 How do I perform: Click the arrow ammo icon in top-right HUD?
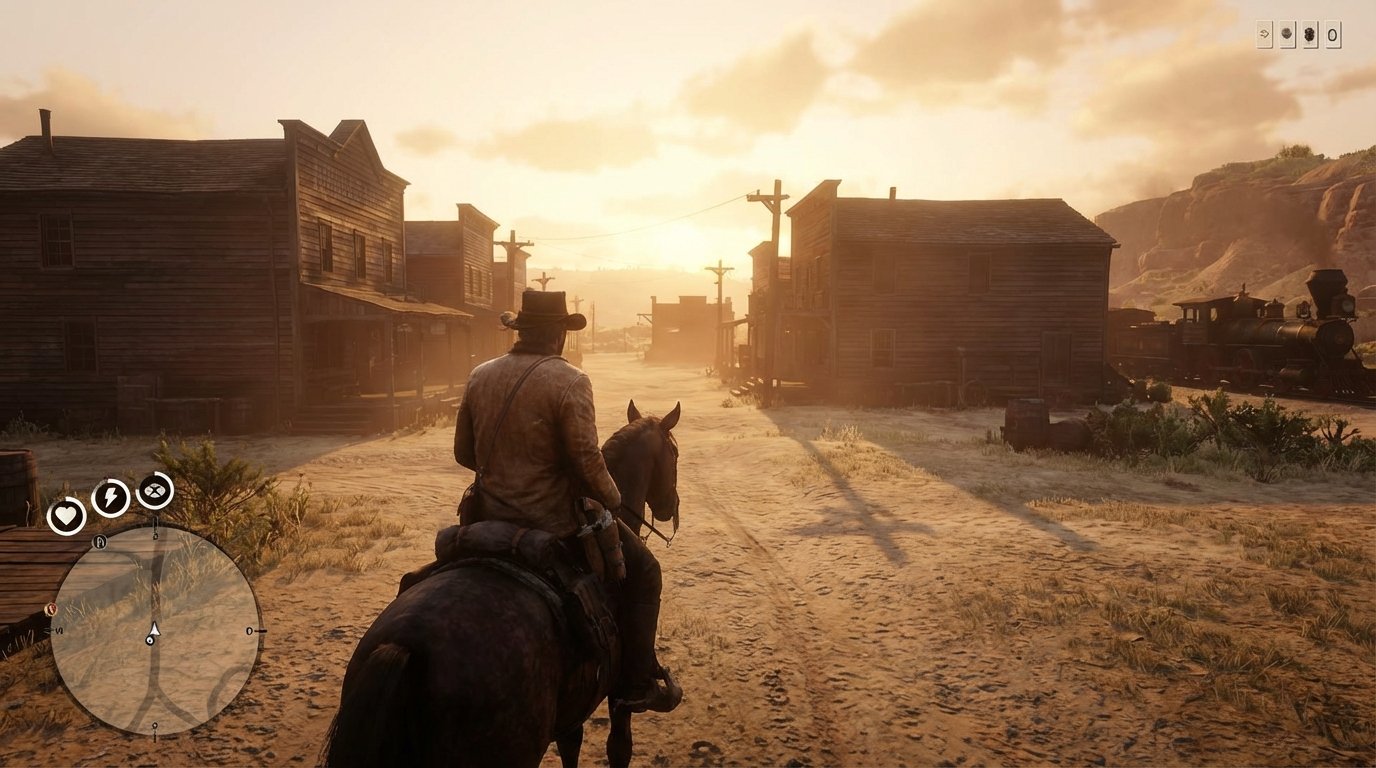click(x=1264, y=34)
